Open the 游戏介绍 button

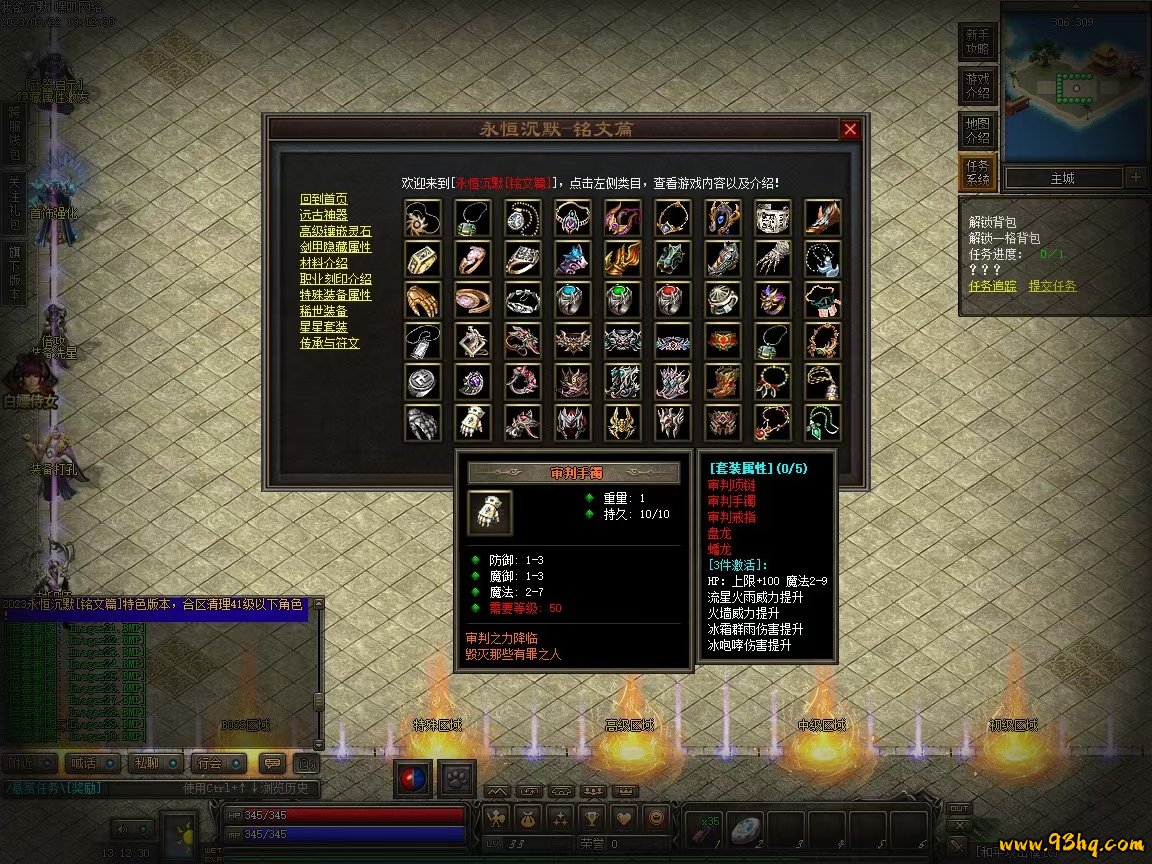pos(977,86)
